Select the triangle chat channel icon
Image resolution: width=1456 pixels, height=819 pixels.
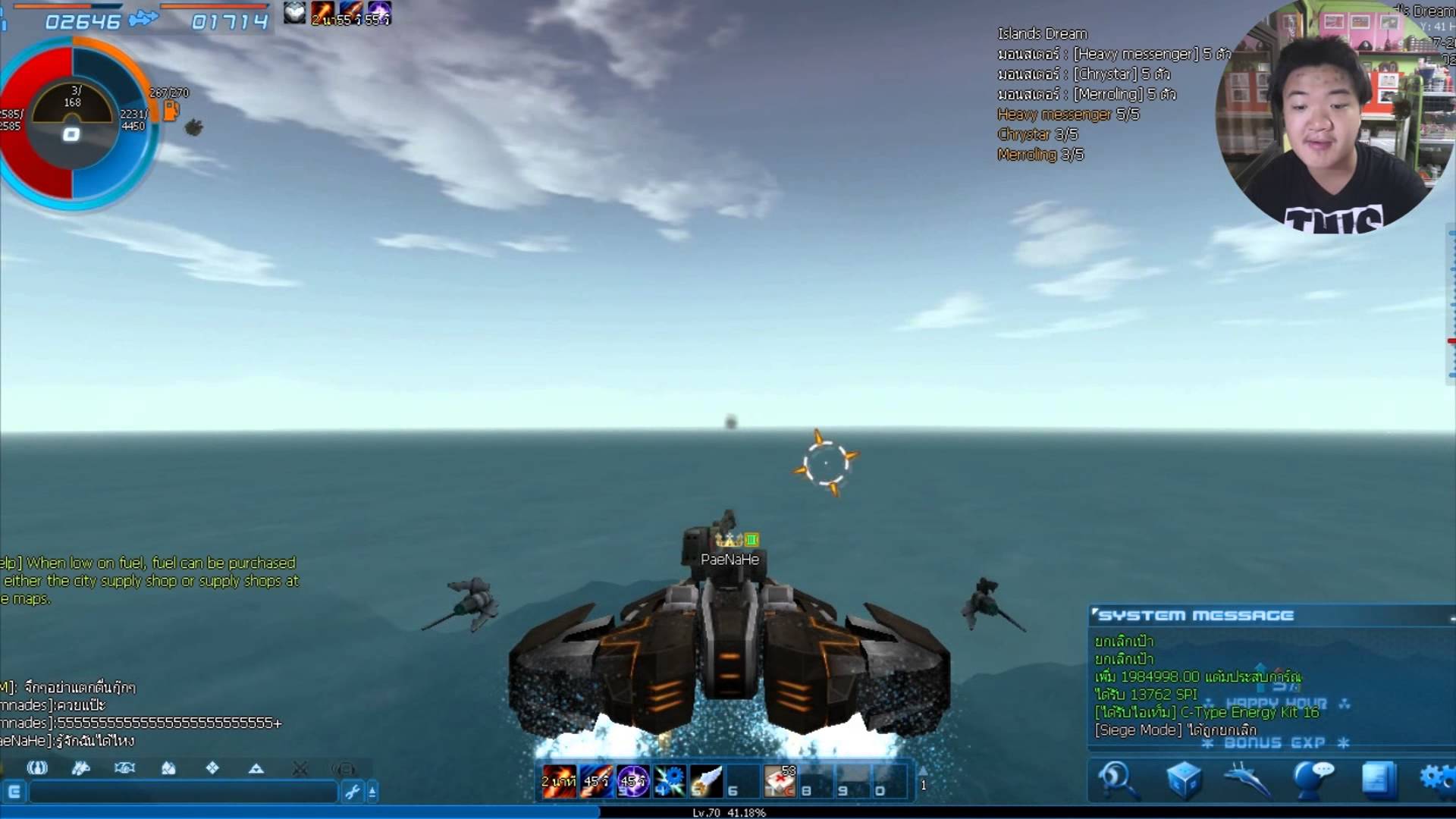[256, 768]
